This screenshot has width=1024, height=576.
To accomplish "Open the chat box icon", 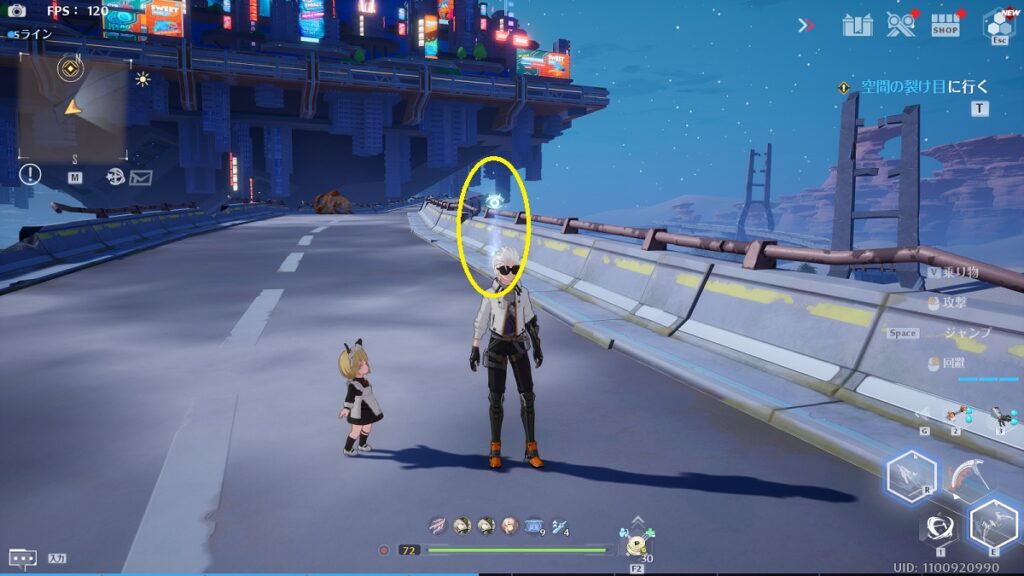I will pyautogui.click(x=22, y=558).
